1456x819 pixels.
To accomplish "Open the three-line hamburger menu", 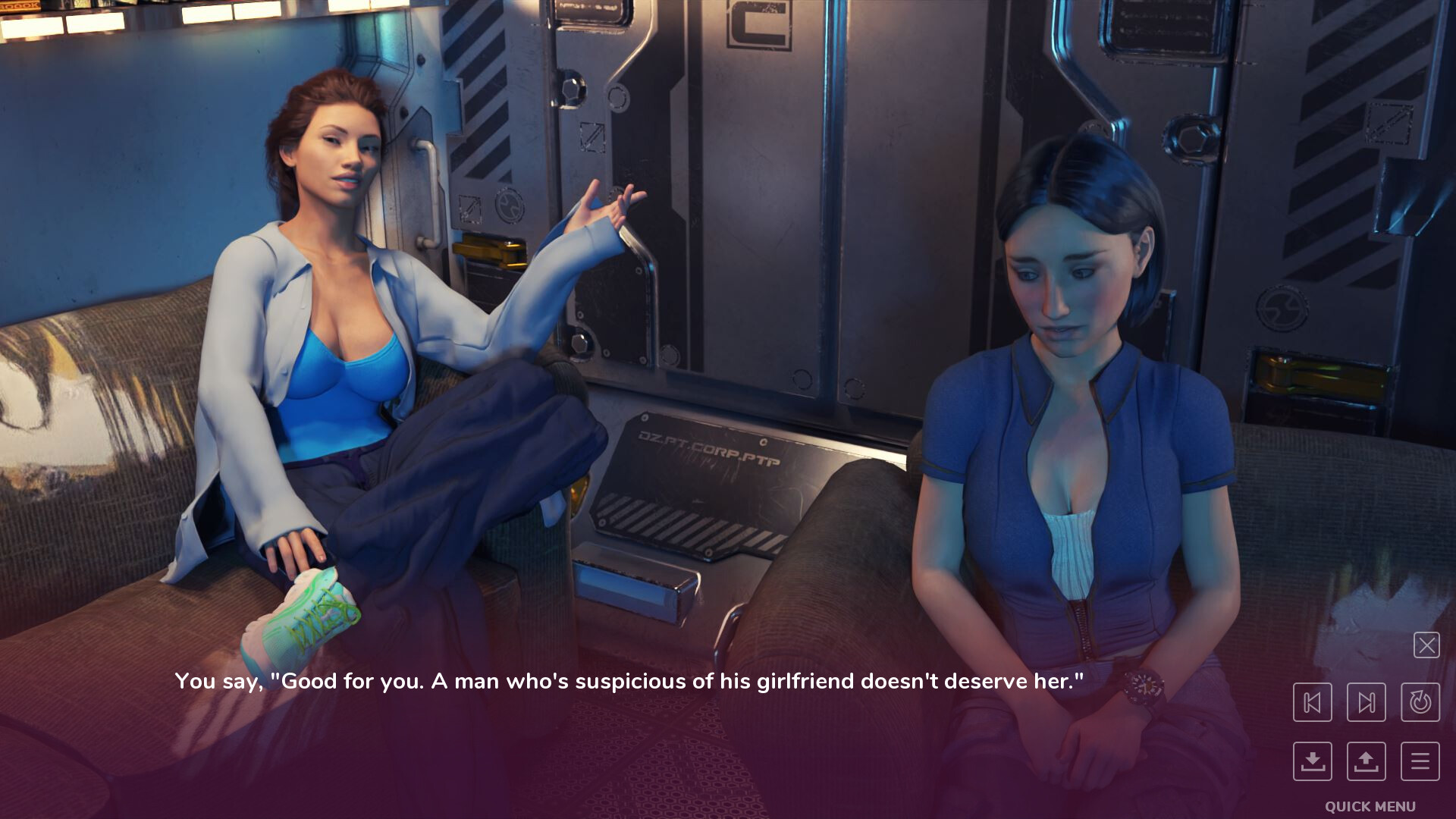I will click(1420, 761).
